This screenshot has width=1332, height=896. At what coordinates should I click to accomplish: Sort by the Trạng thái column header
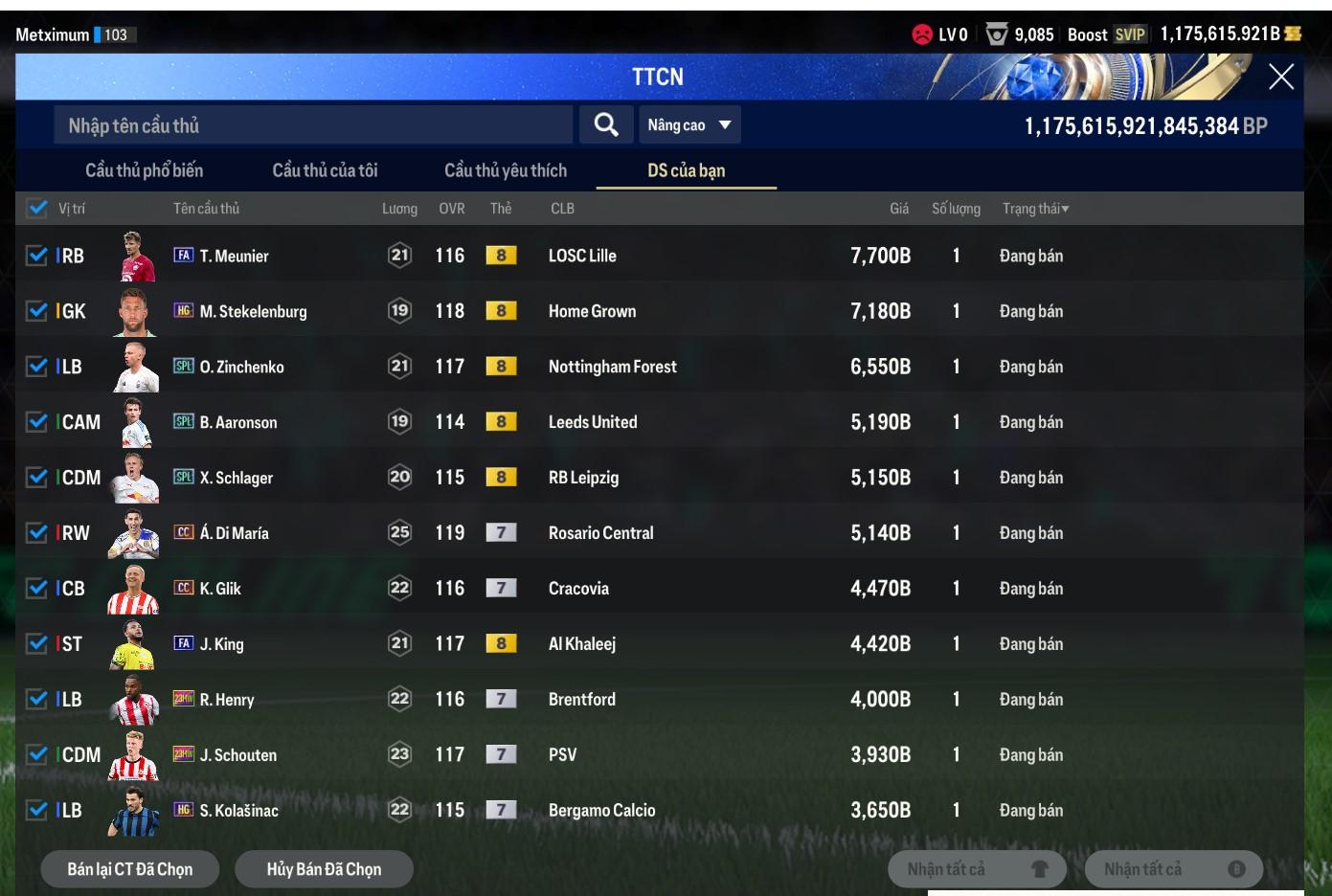[1035, 209]
